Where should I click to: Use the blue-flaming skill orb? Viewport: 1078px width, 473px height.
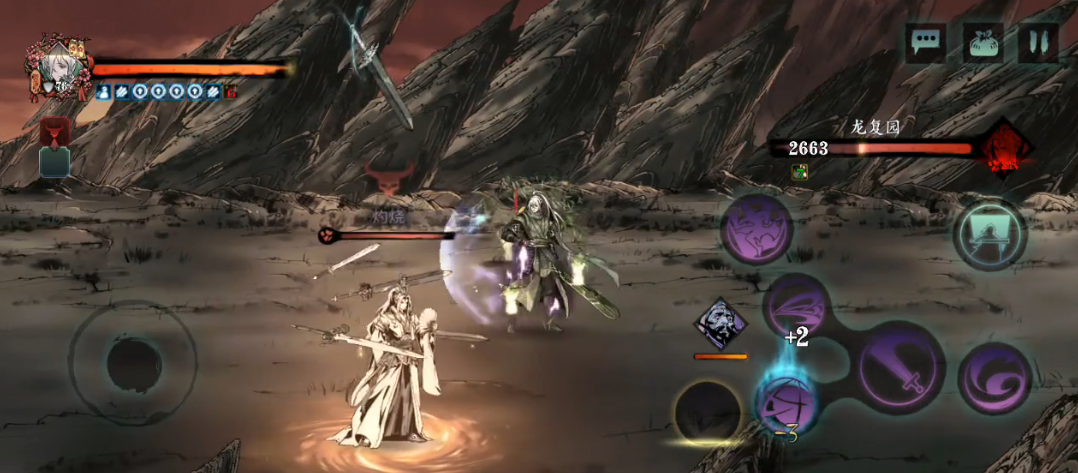tap(784, 402)
